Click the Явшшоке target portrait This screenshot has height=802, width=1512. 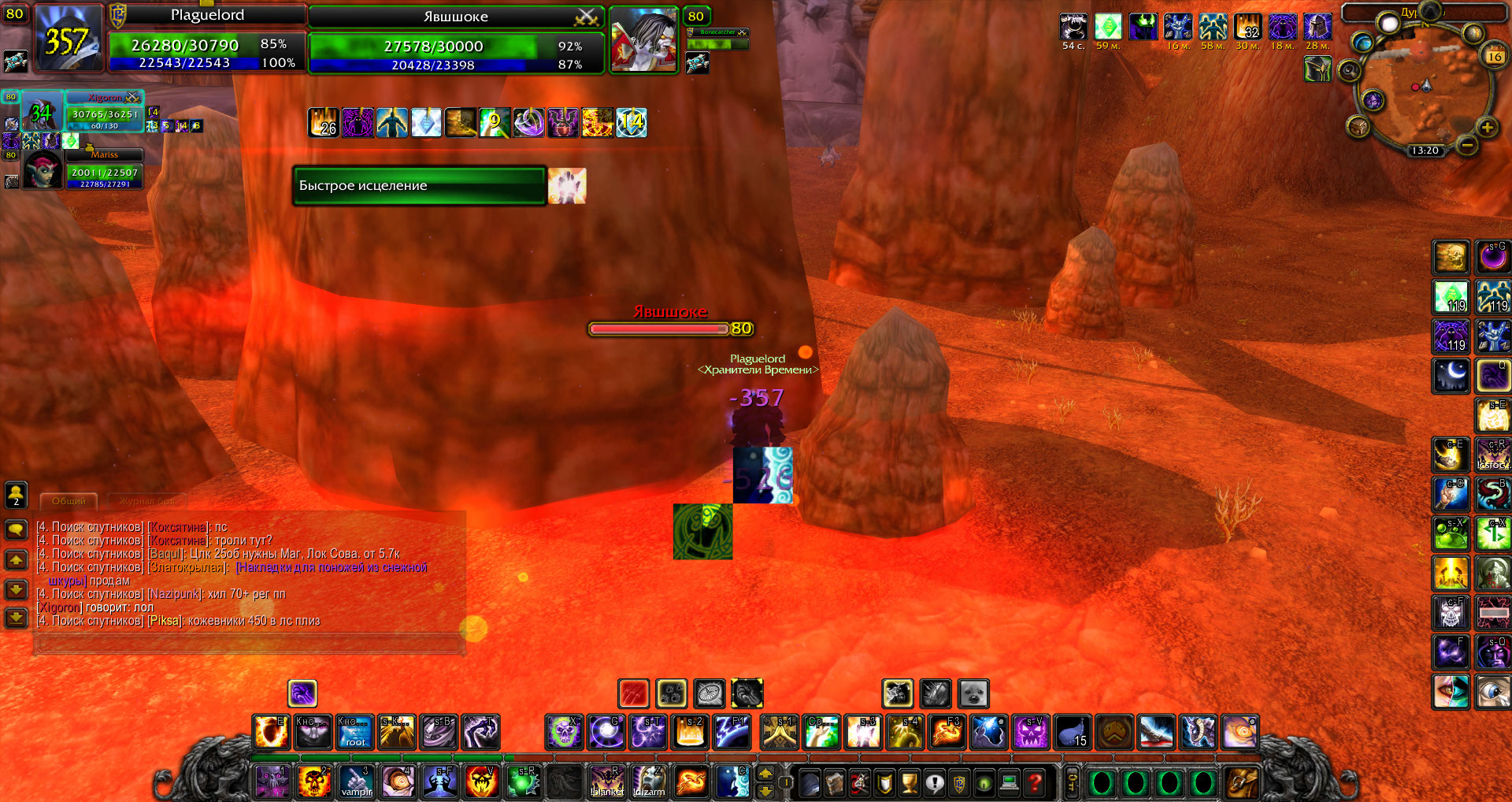(644, 40)
